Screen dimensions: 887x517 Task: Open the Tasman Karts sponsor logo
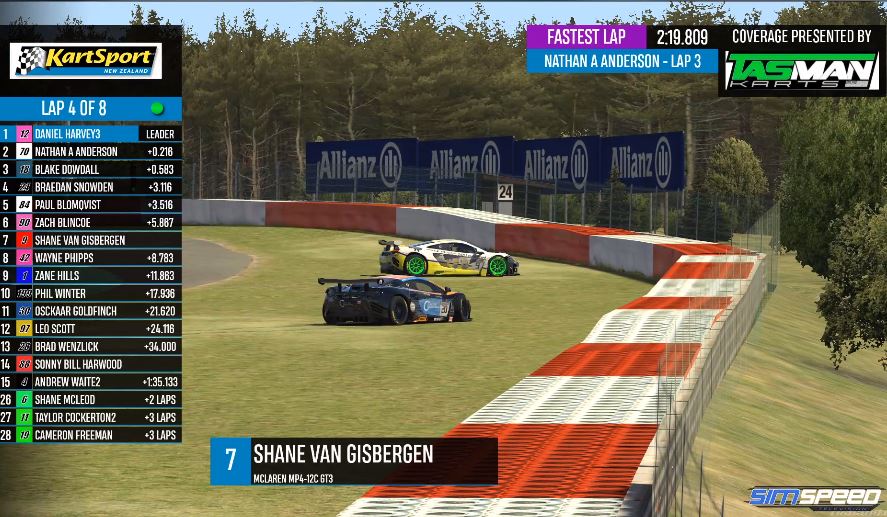801,72
